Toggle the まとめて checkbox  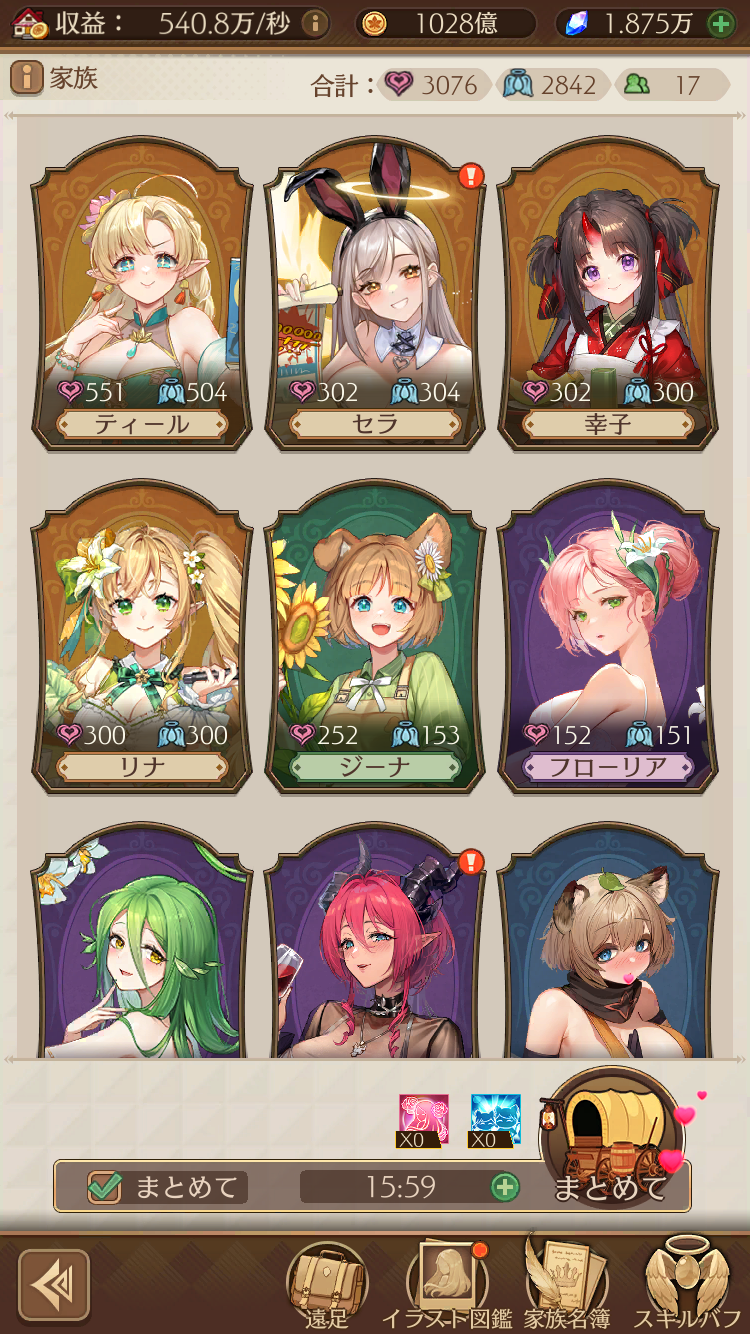105,1187
